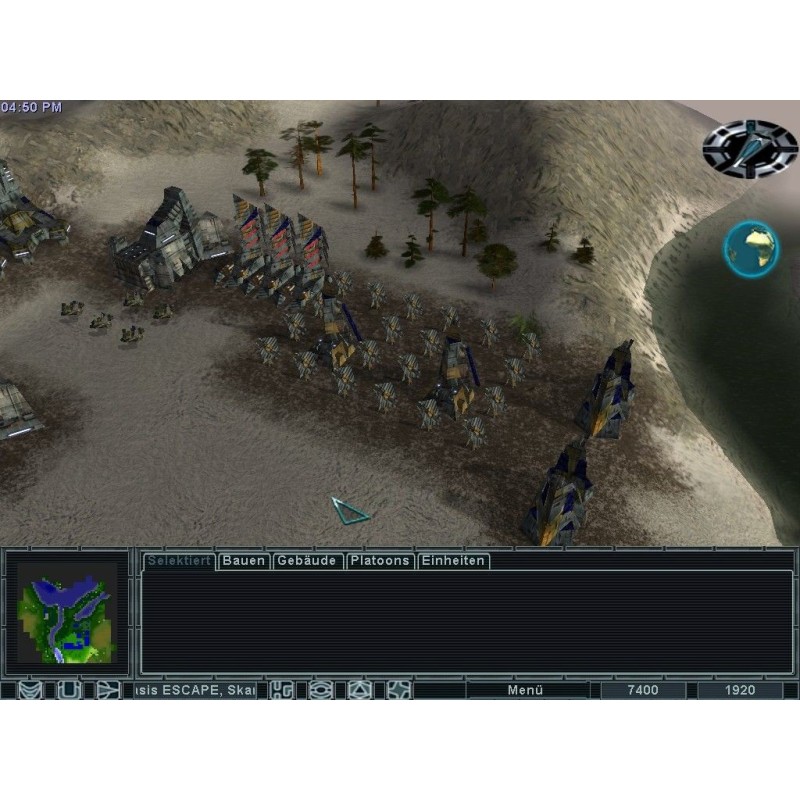This screenshot has height=800, width=800.
Task: Select the Gebäude tab
Action: [x=308, y=561]
